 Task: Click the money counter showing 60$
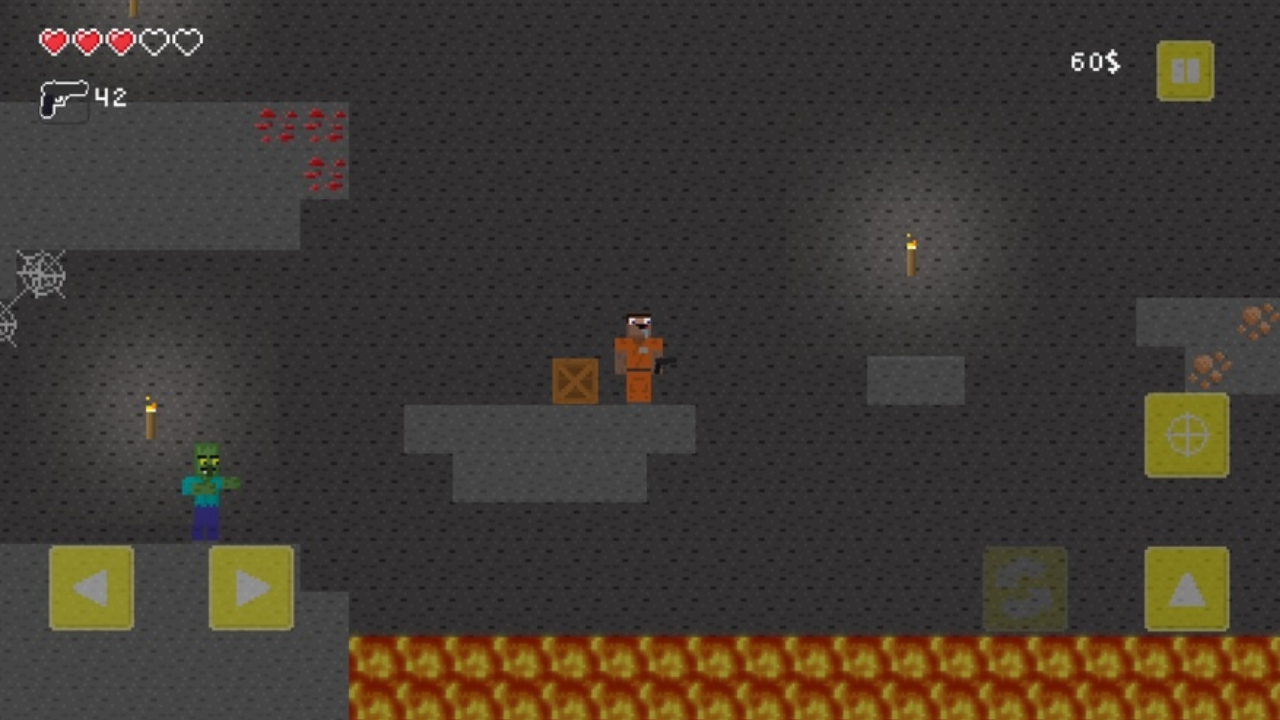pyautogui.click(x=1094, y=62)
